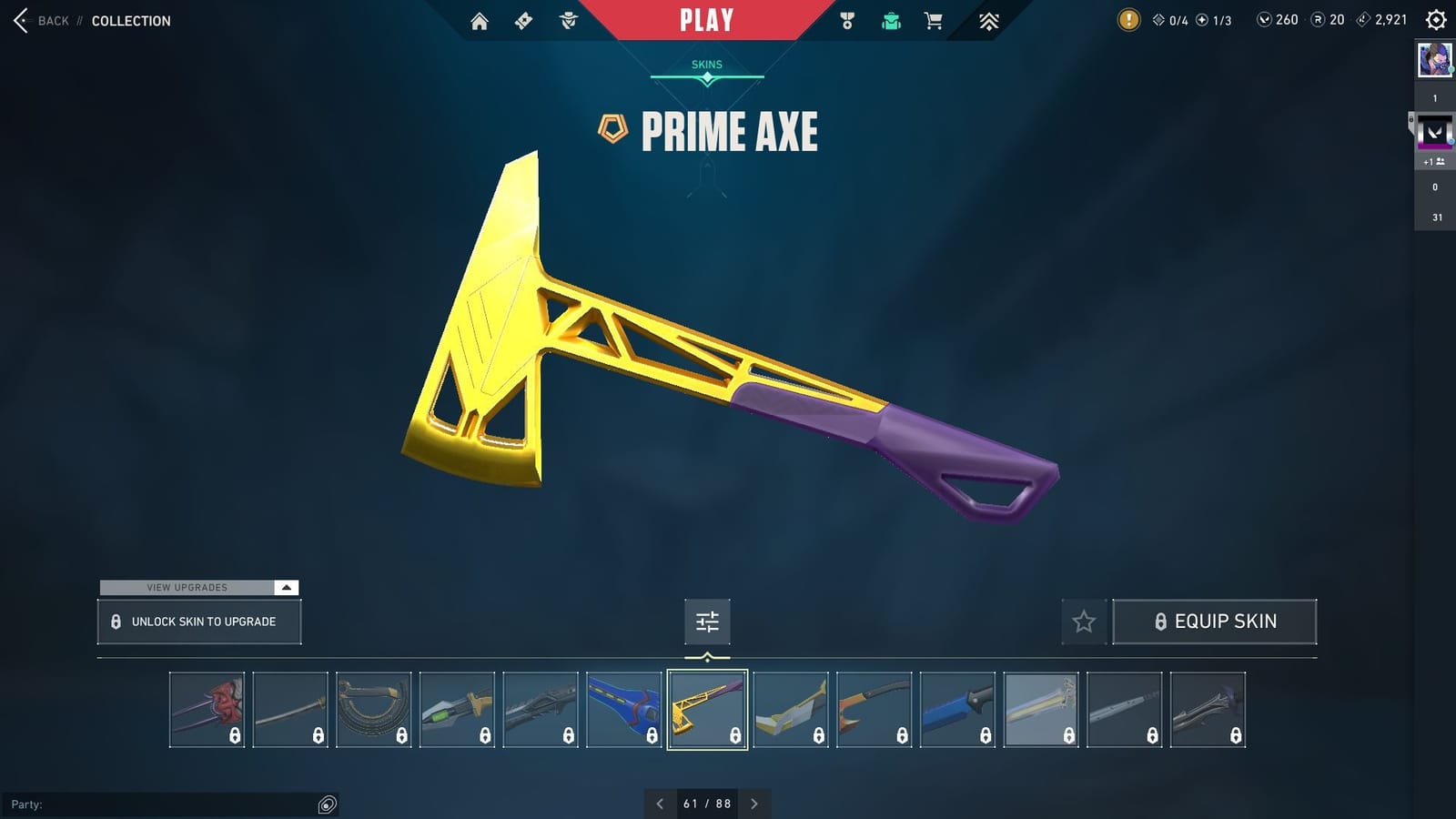
Task: Go to previous skins page arrow
Action: 660,804
